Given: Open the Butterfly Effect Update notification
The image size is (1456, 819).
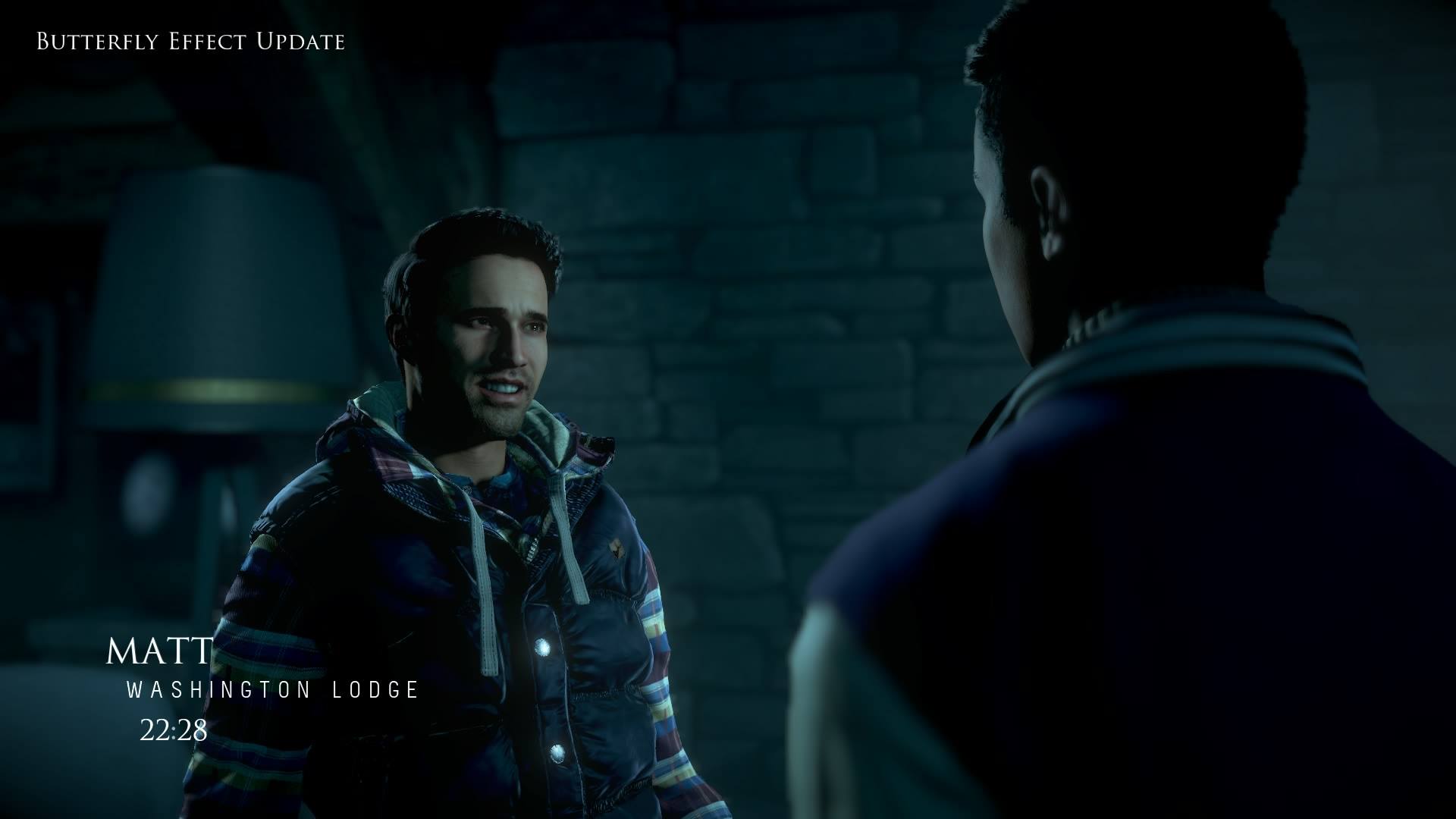Looking at the screenshot, I should click(x=190, y=42).
